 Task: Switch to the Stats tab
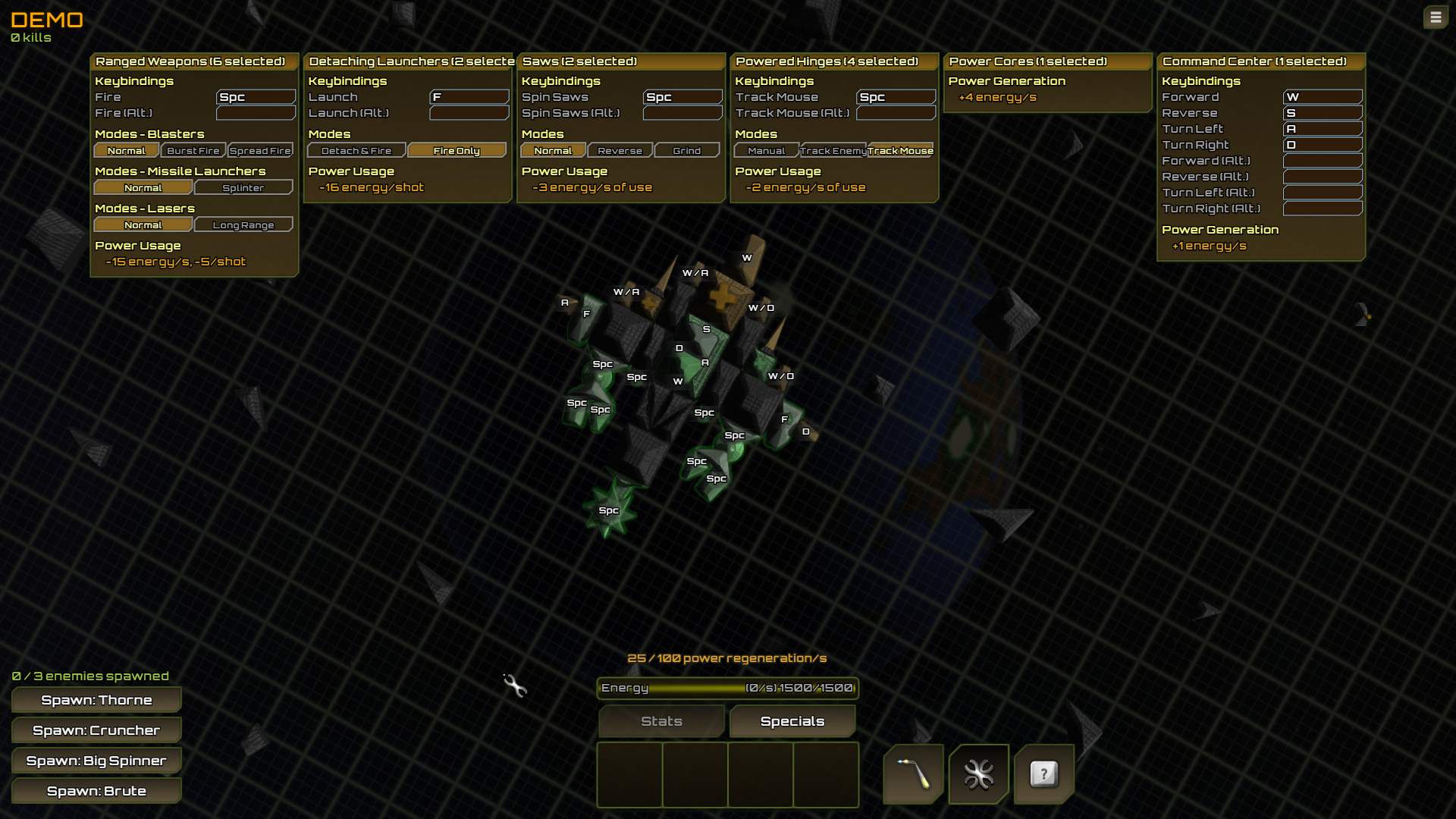click(x=661, y=721)
